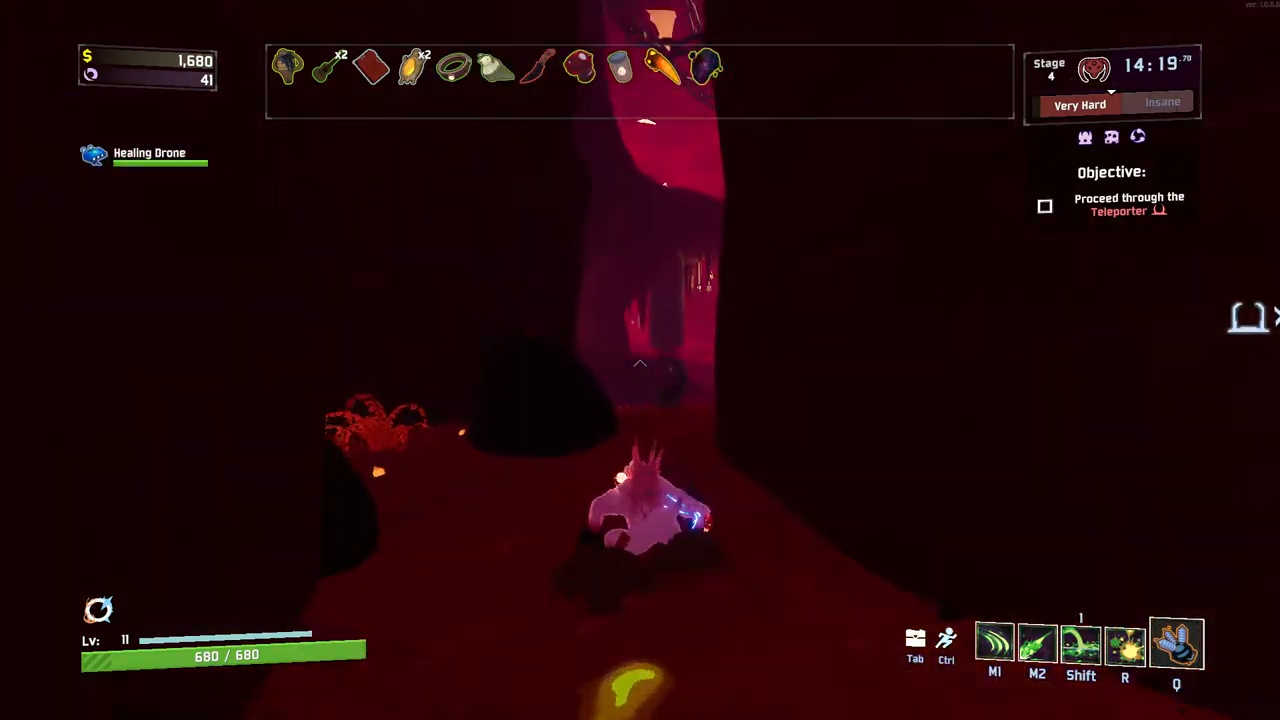Click the green experience bar above health

(225, 638)
